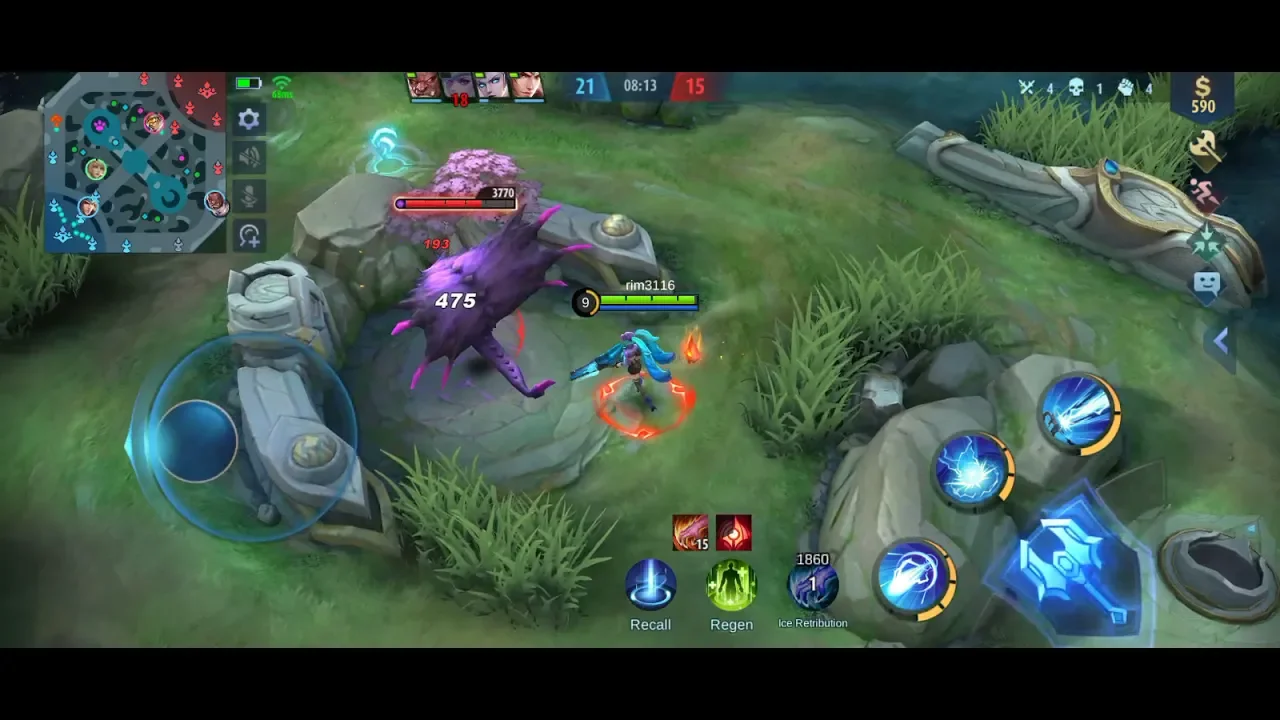Open the shop via the gold counter
The image size is (1280, 720).
pyautogui.click(x=1203, y=96)
